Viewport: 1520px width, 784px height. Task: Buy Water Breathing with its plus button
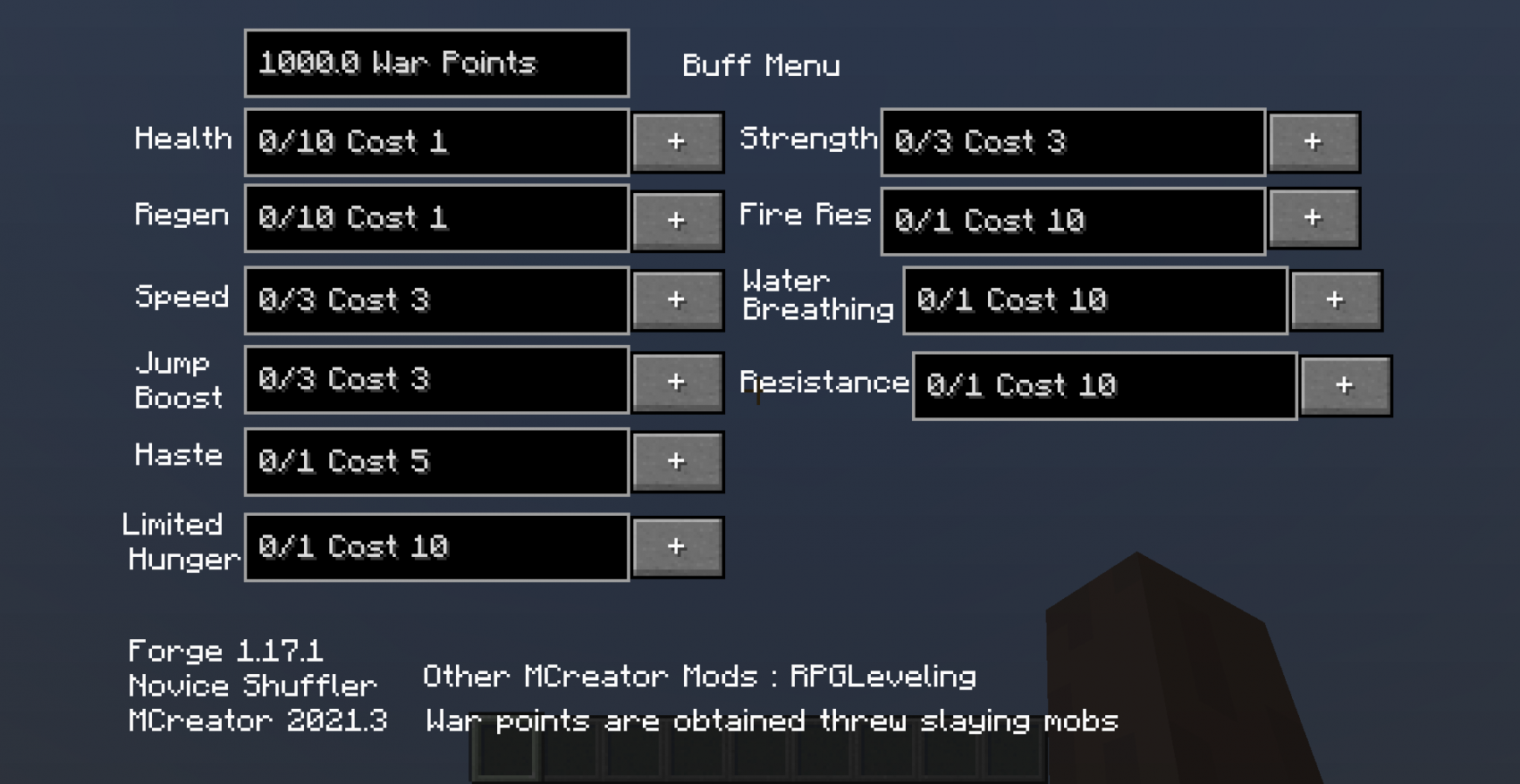pyautogui.click(x=1336, y=300)
